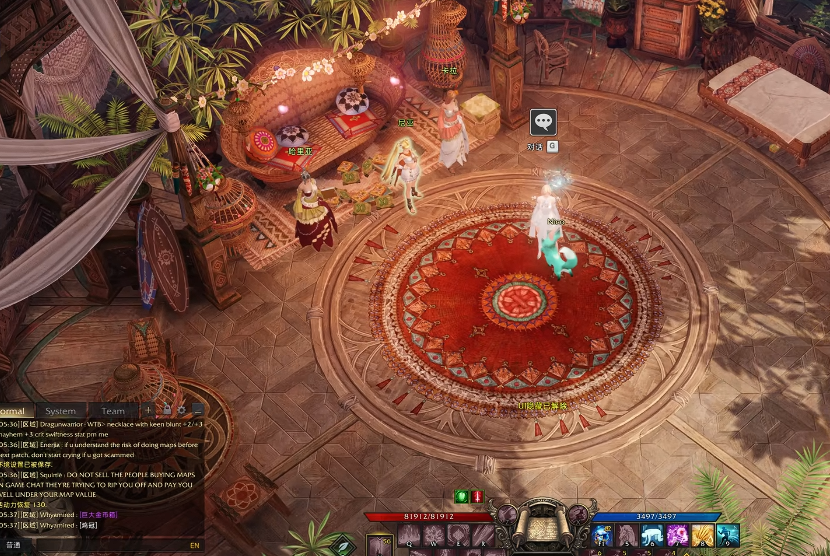830x556 pixels.
Task: Toggle the EN input language indicator
Action: point(194,546)
